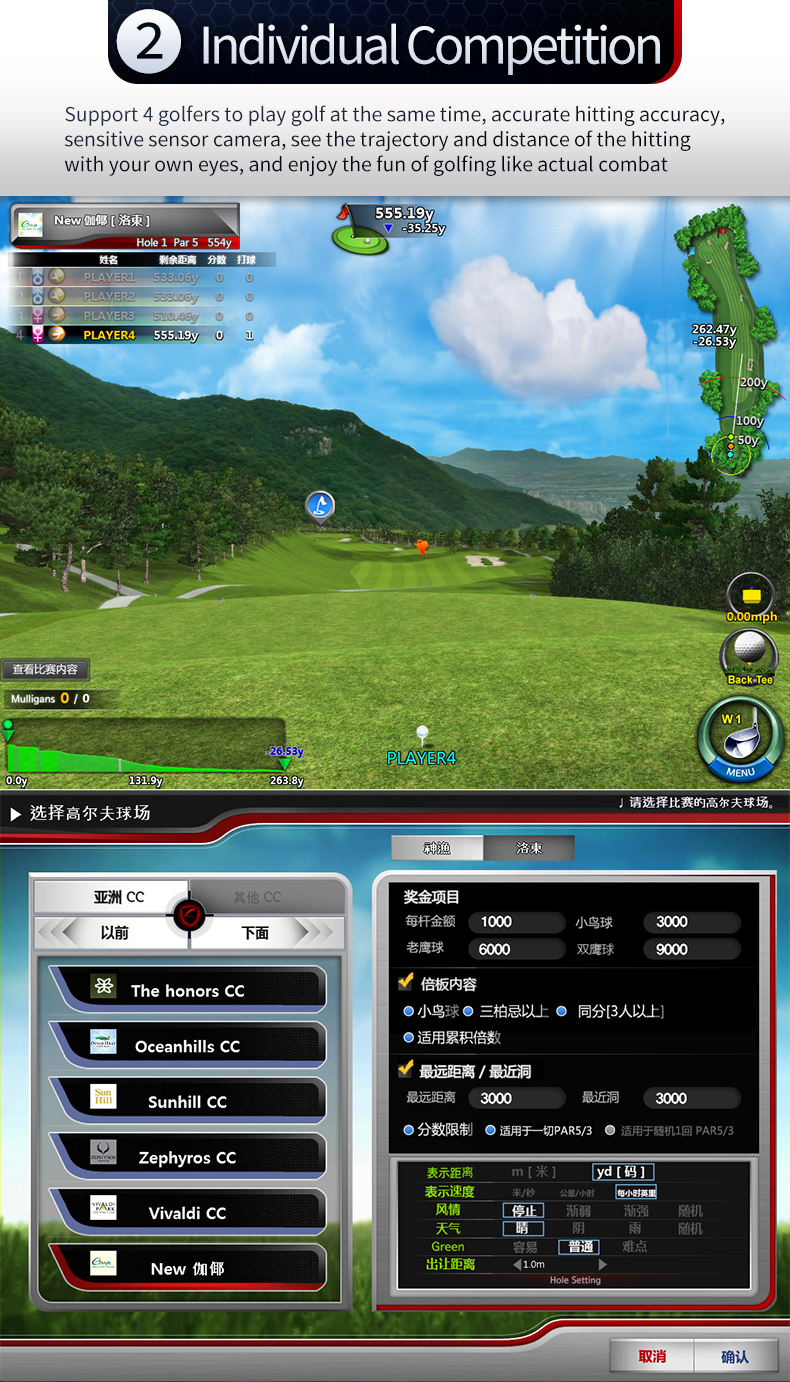The width and height of the screenshot is (790, 1382).
Task: Confirm selection with the 确认 button
Action: [735, 1357]
